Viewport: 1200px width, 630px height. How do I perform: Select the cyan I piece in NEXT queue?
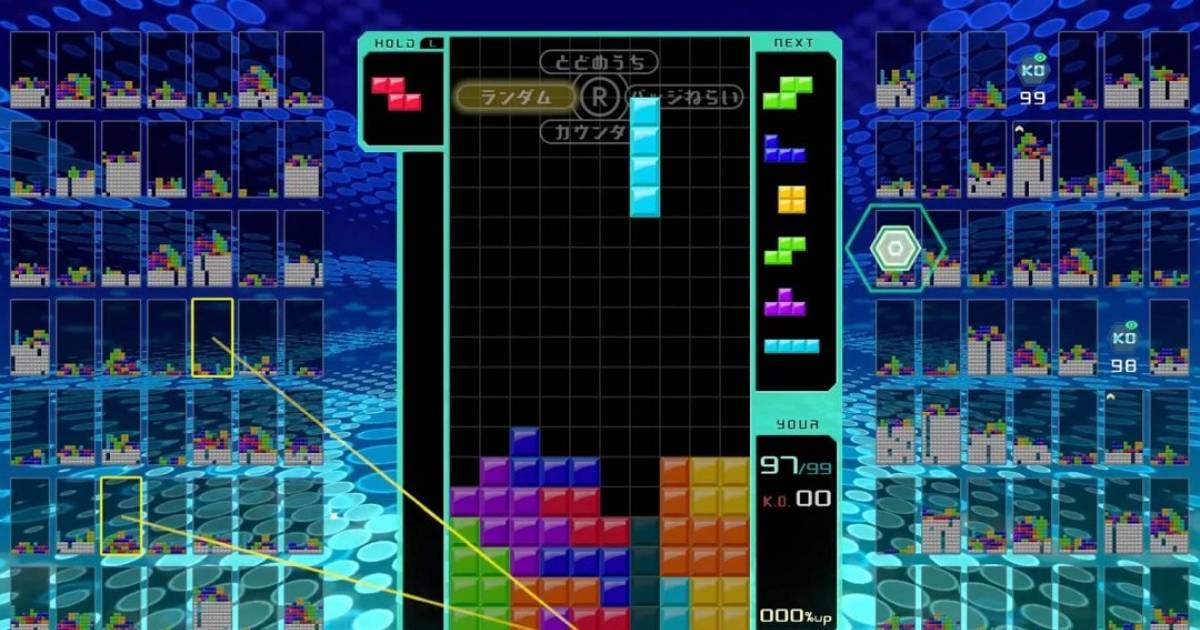792,346
